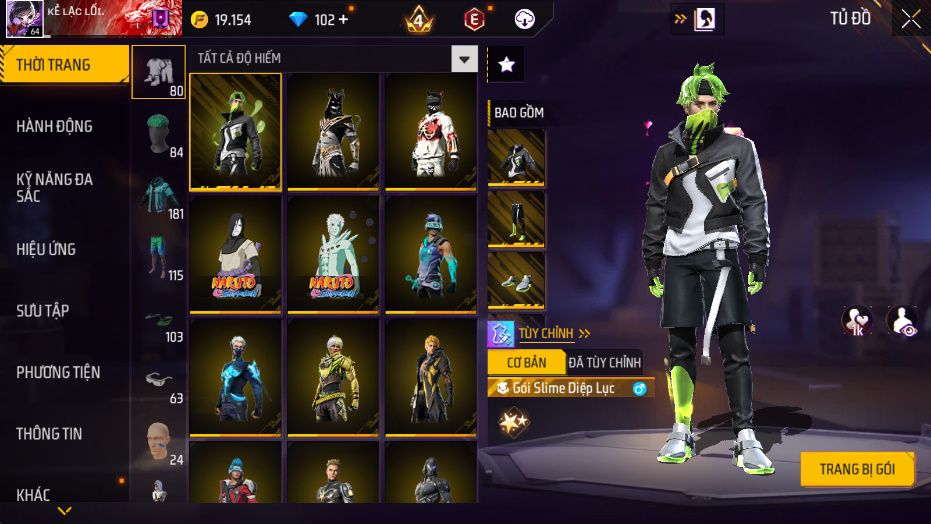Image resolution: width=931 pixels, height=524 pixels.
Task: Select the Kỹ Năng Đa Sắc tab
Action: pos(55,187)
